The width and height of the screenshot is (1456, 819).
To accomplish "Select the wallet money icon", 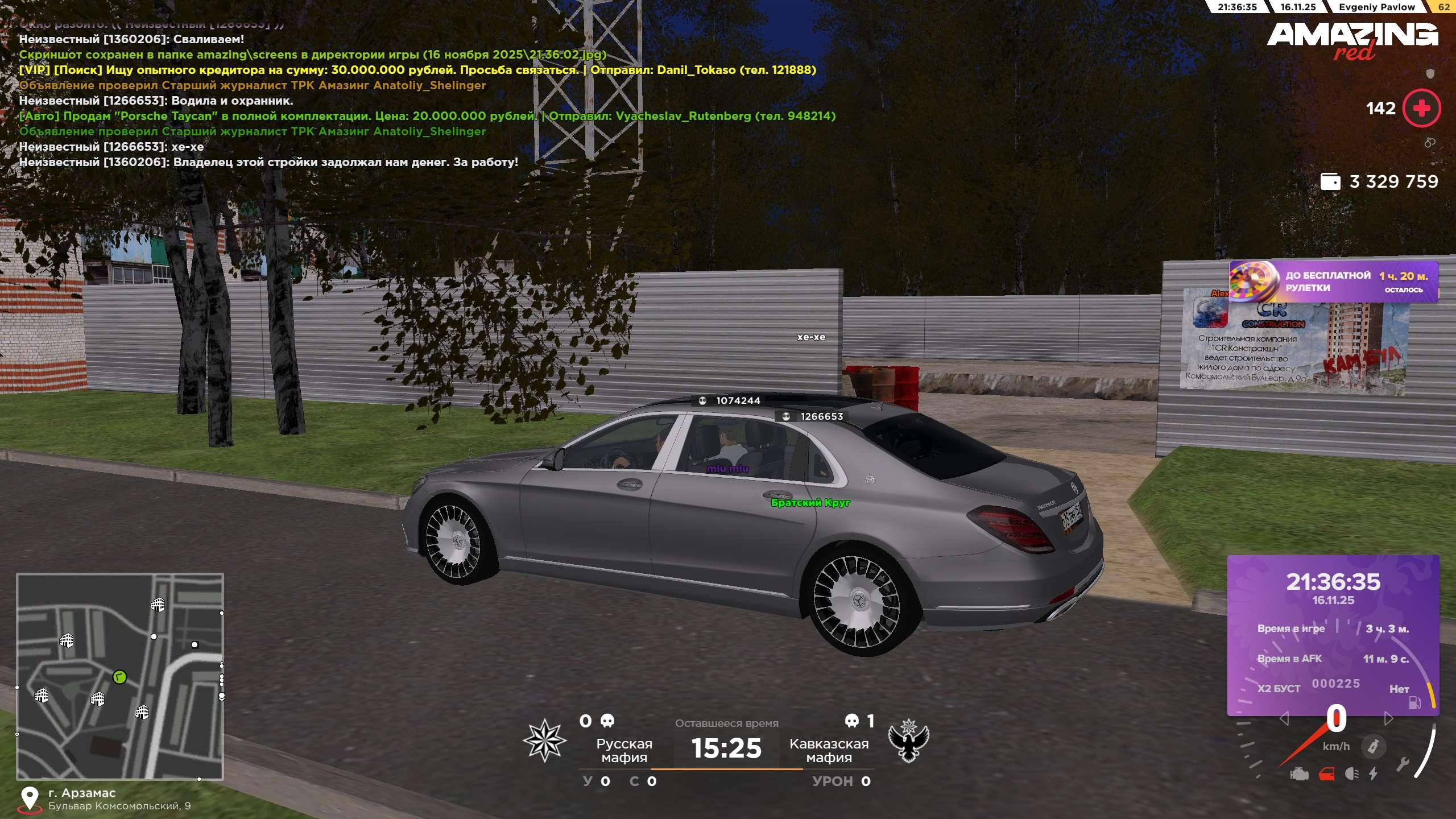I will 1330,182.
